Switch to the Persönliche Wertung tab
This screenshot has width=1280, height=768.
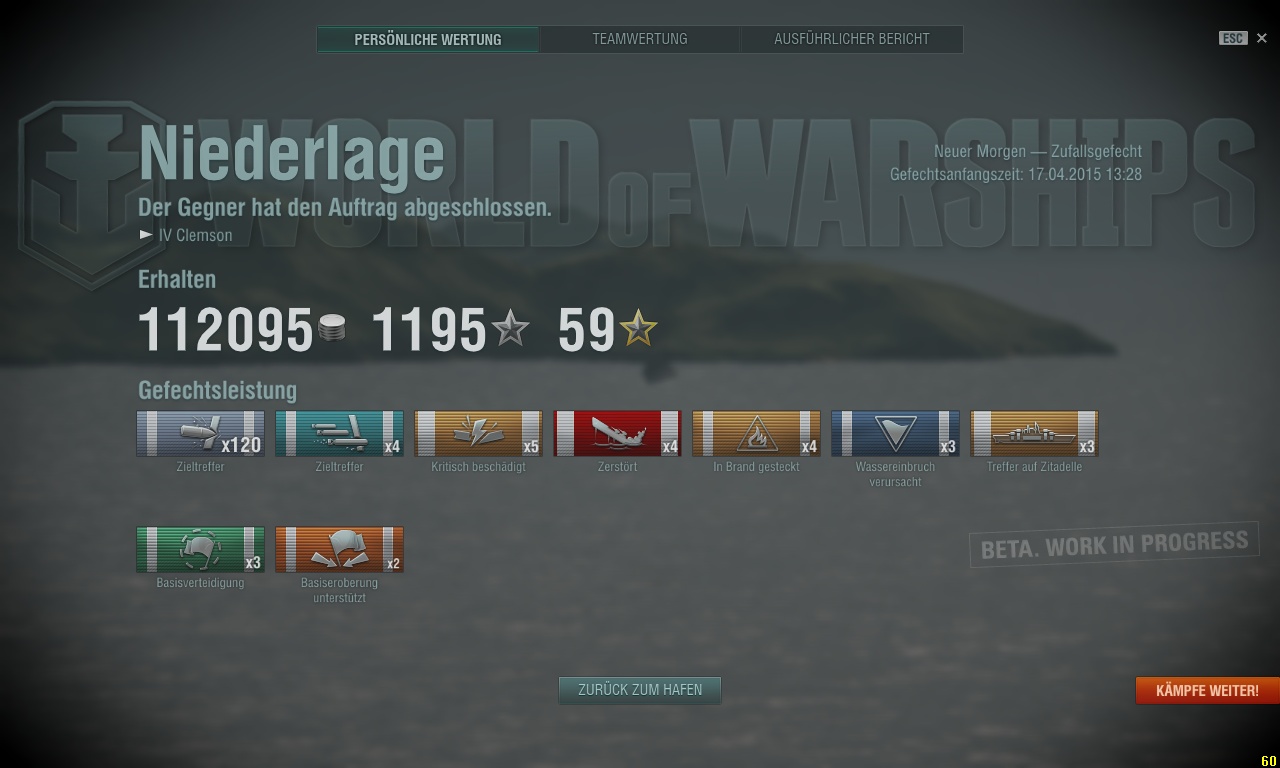coord(428,40)
